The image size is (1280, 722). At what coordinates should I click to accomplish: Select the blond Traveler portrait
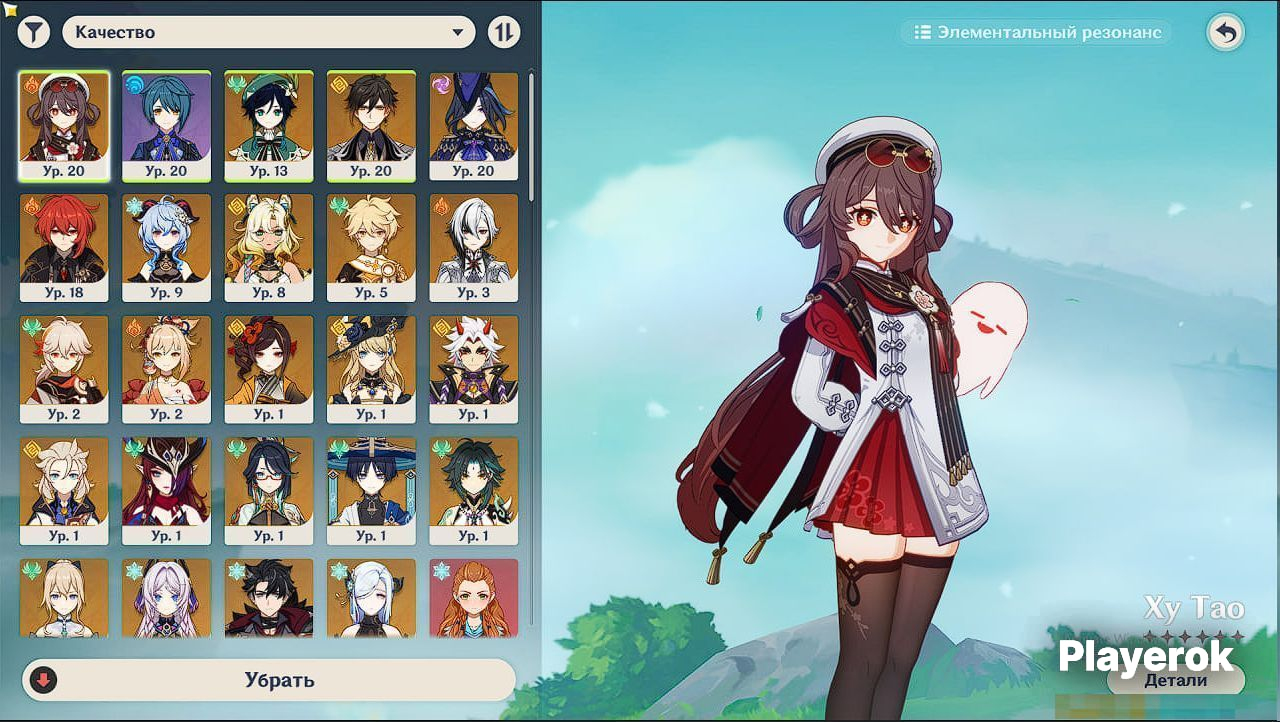[x=371, y=247]
